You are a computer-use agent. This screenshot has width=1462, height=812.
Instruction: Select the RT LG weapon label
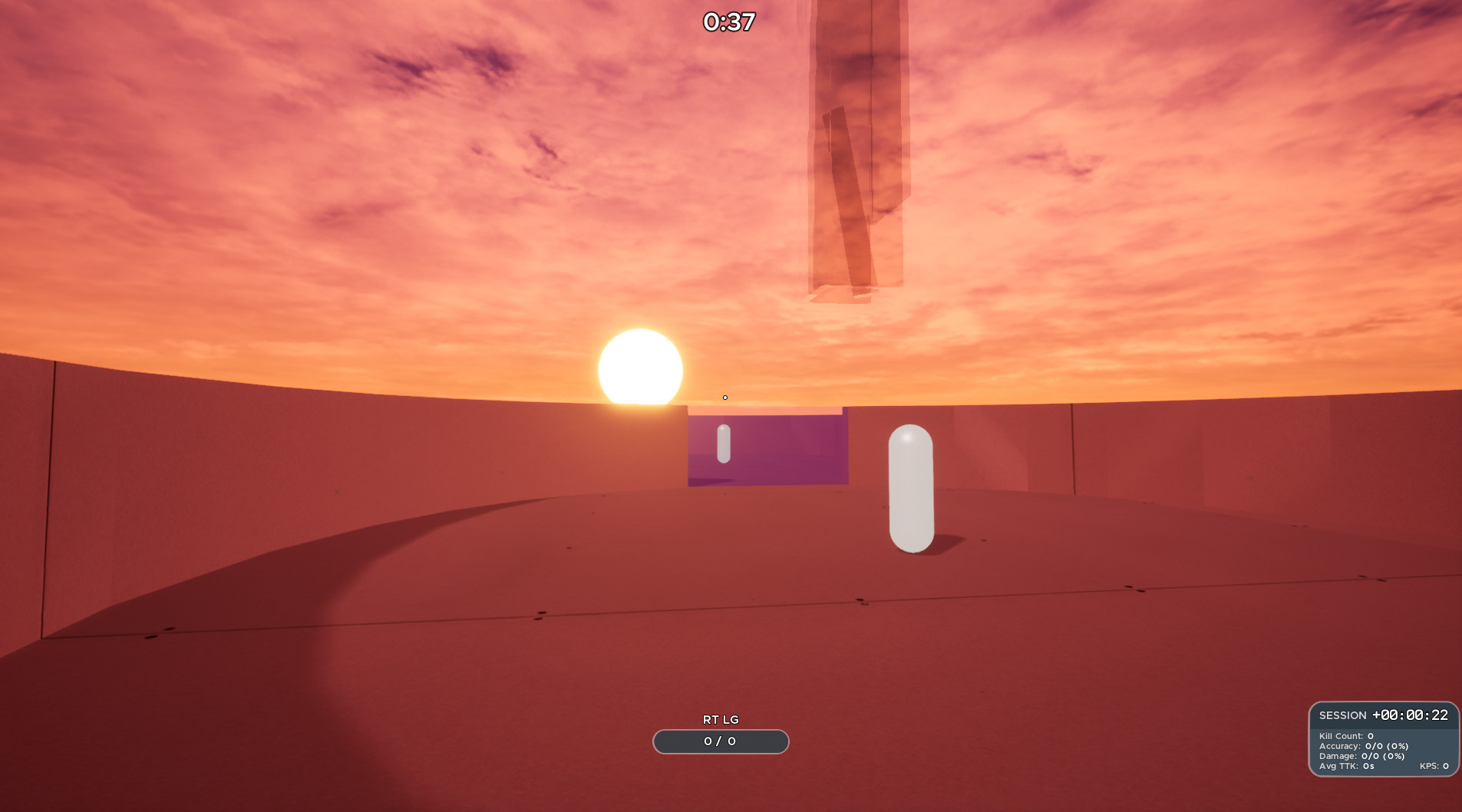coord(720,720)
